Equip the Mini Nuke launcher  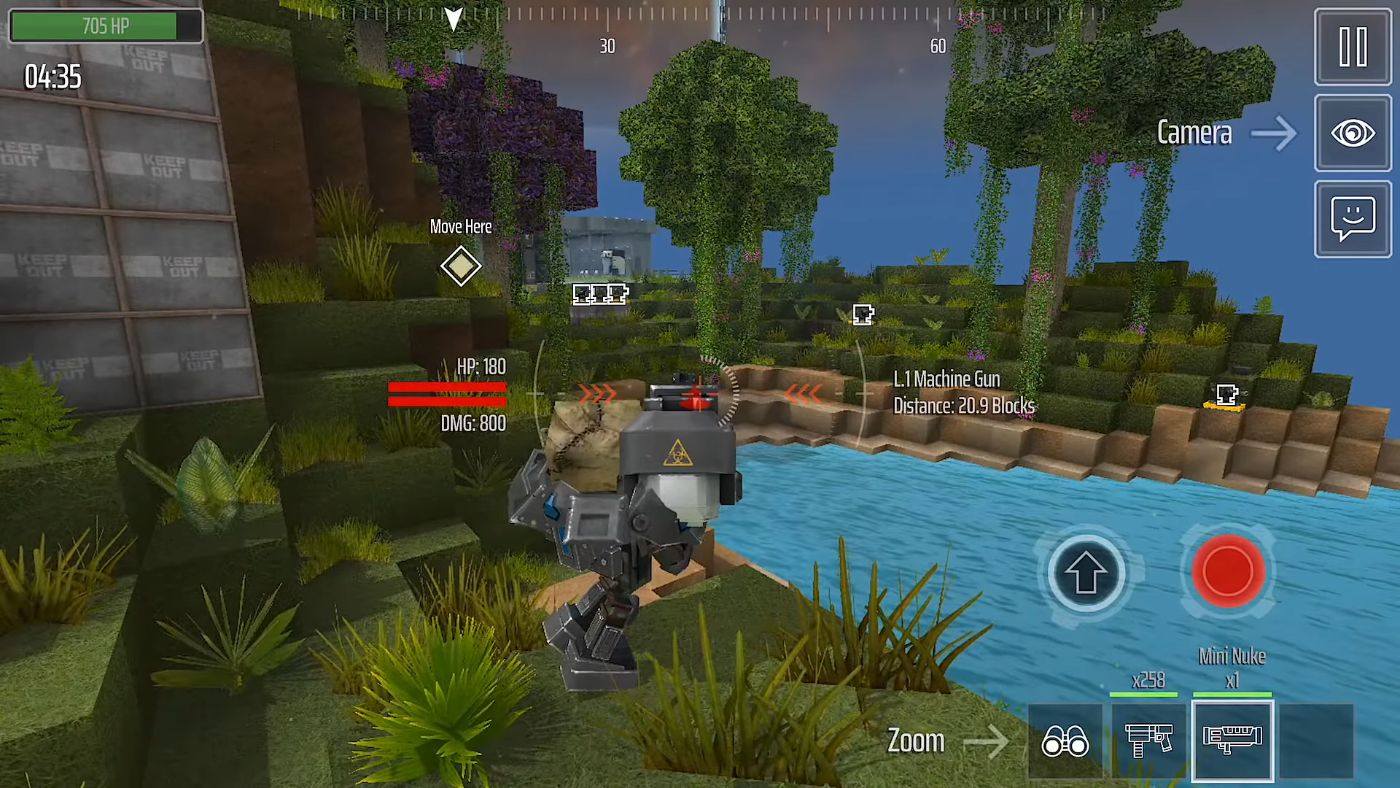pos(1232,740)
